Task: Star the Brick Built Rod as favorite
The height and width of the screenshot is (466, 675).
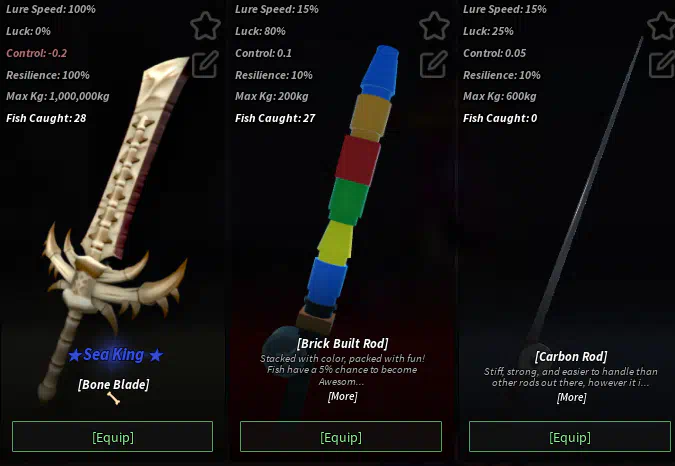Action: pyautogui.click(x=433, y=26)
